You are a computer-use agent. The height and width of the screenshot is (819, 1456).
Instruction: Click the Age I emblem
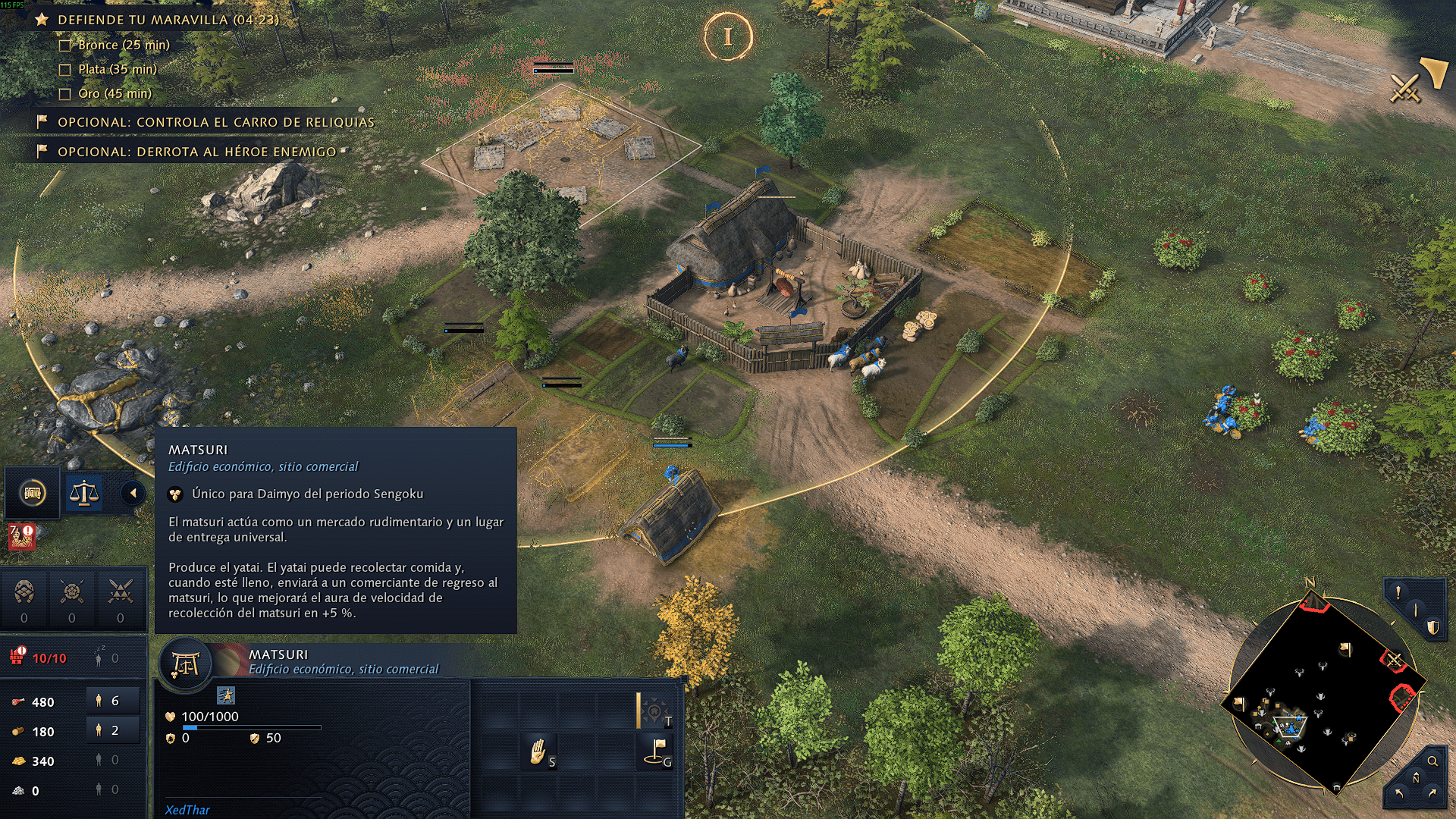coord(728,36)
